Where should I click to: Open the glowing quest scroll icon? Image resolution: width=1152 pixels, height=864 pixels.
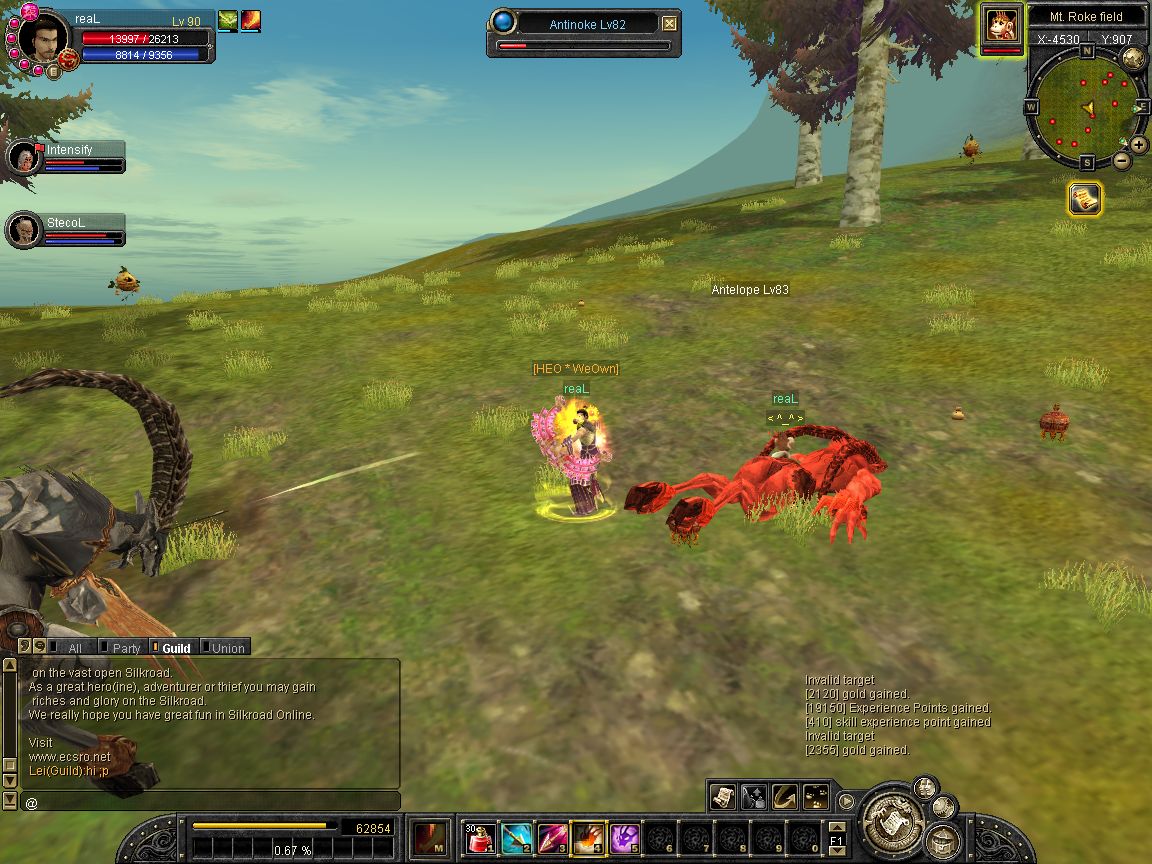pos(1084,199)
